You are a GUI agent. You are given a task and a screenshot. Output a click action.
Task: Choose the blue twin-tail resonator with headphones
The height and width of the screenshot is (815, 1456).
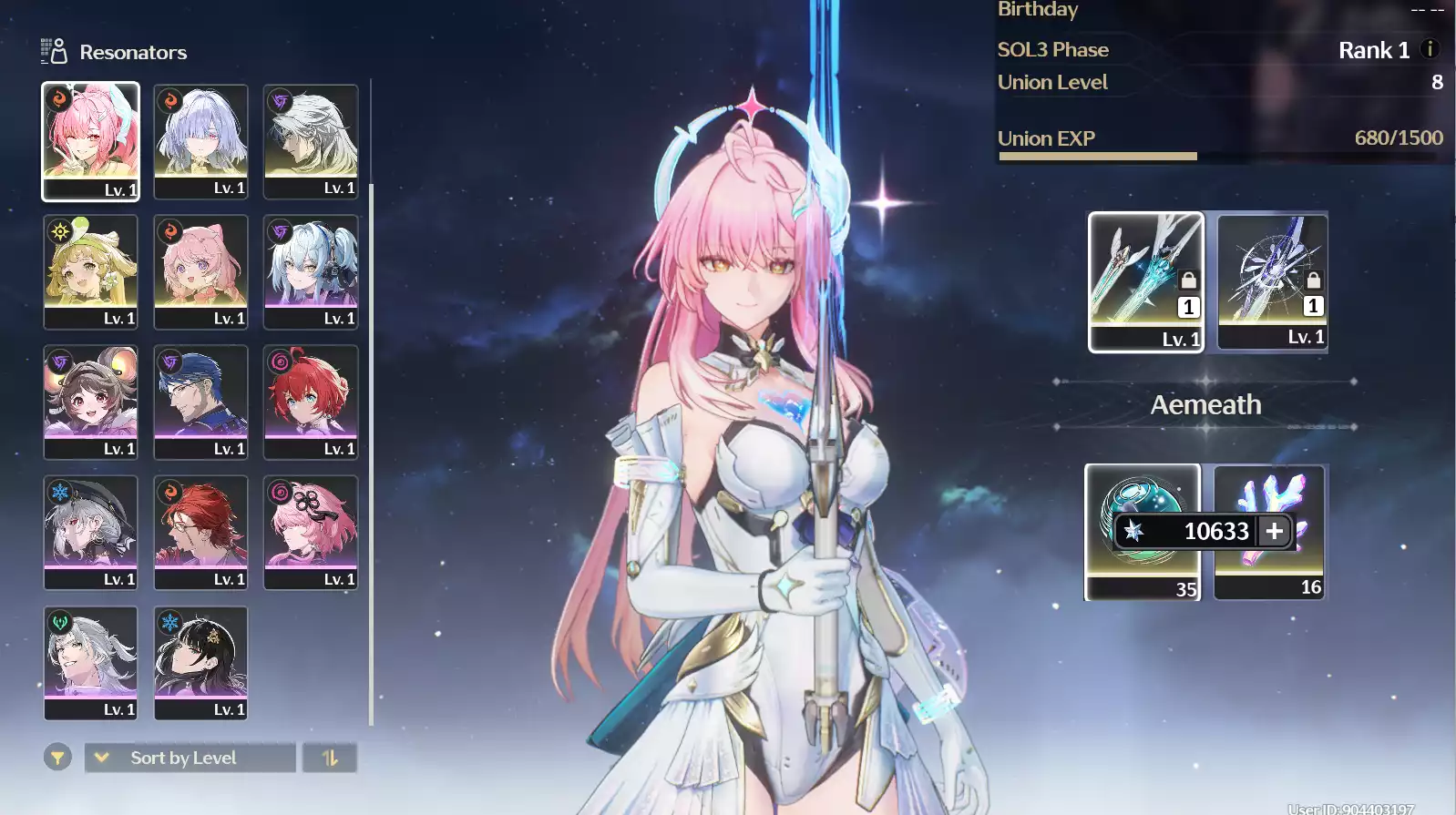click(311, 271)
